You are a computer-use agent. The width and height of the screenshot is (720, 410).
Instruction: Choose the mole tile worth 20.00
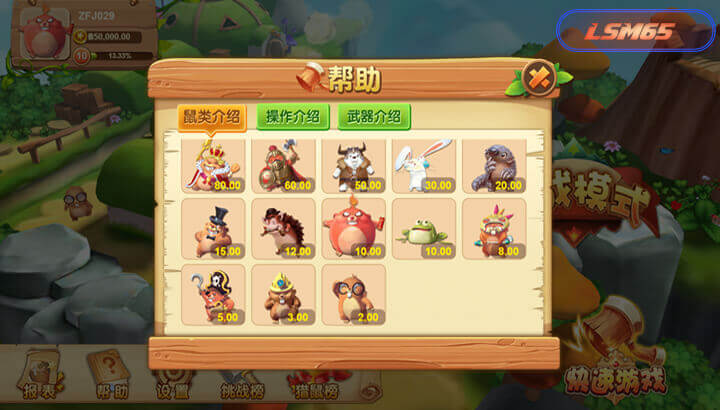[x=493, y=164]
